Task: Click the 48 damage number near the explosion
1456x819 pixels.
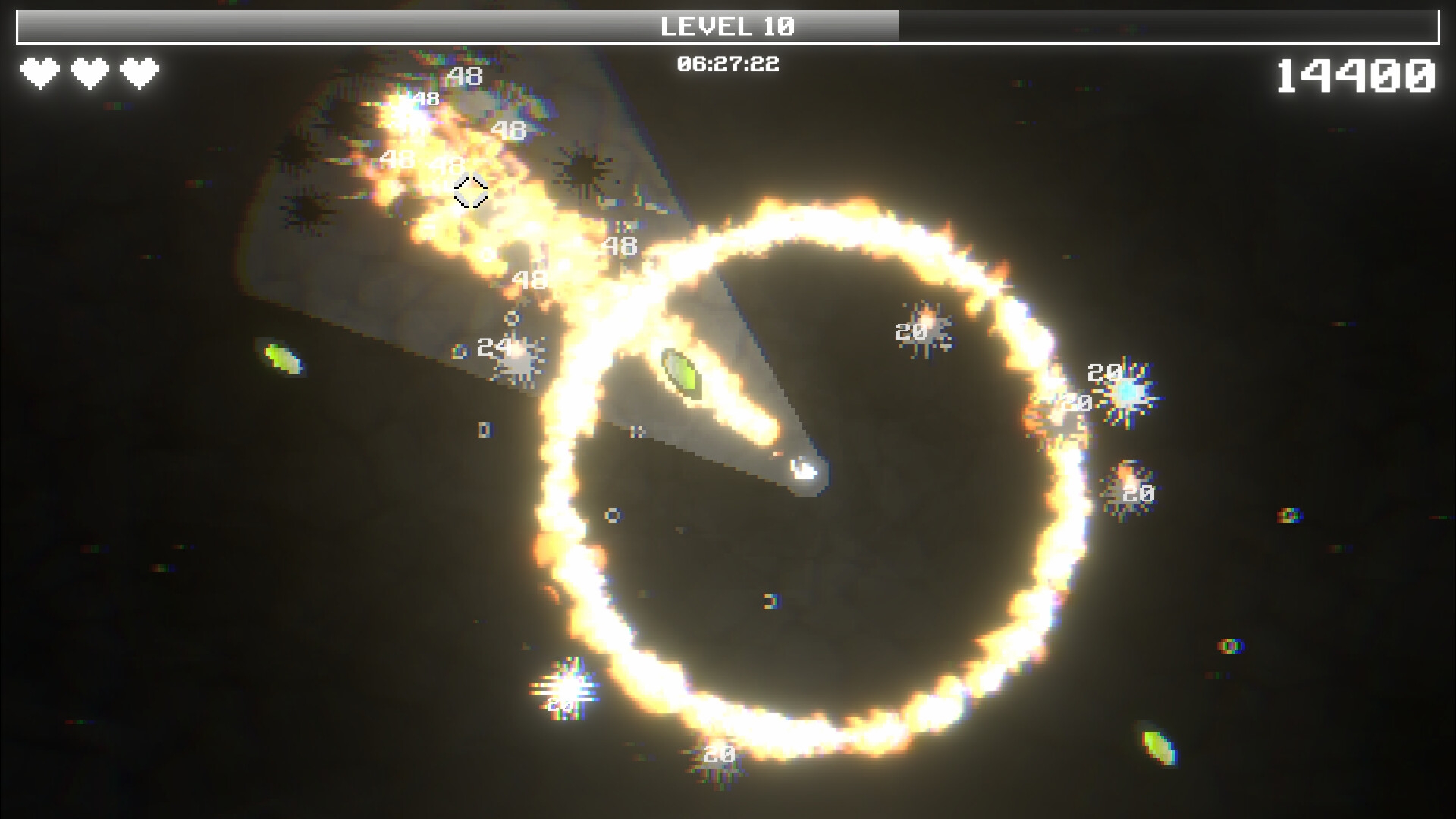Action: click(620, 244)
